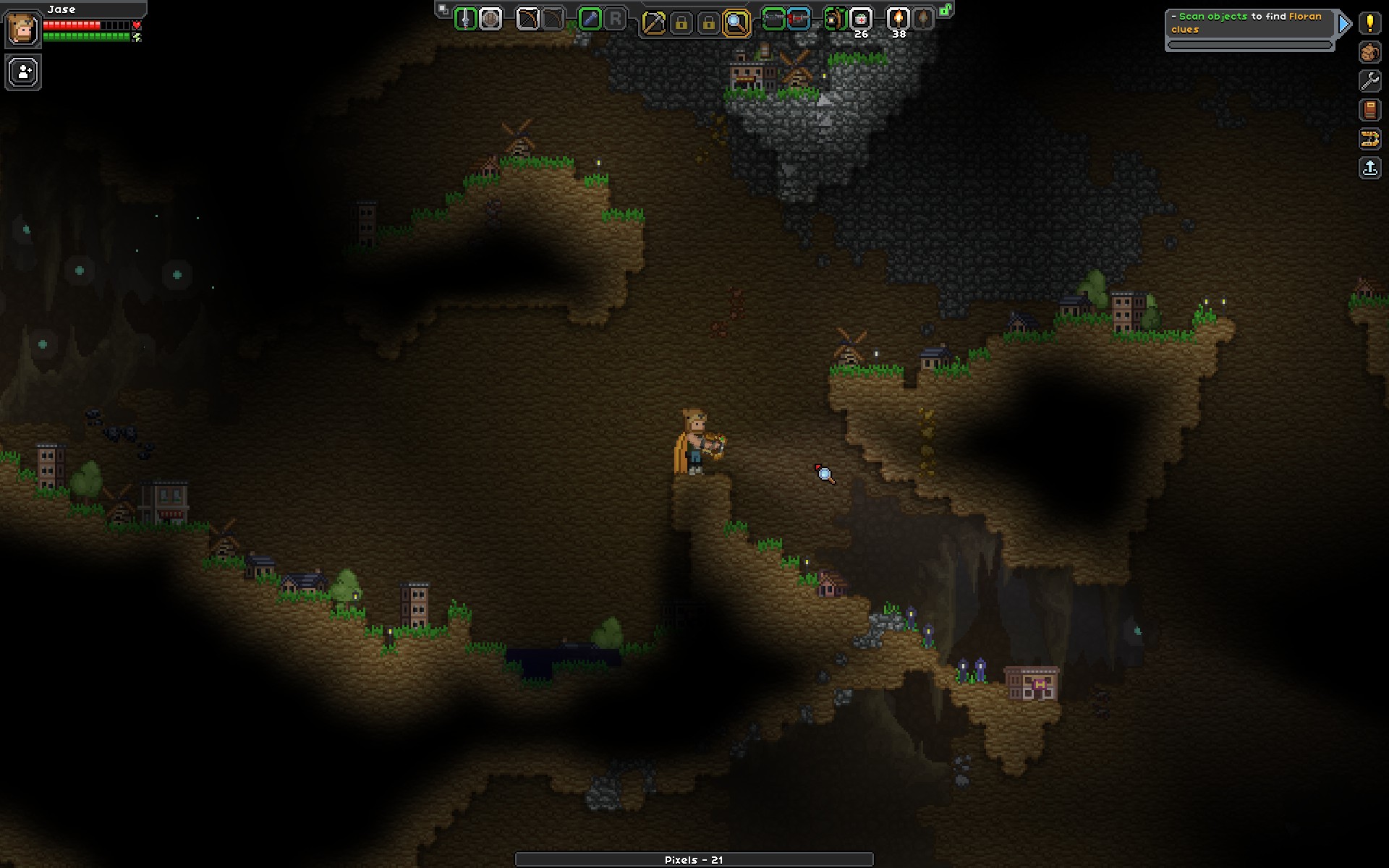
Task: Click the beam up teleport button
Action: [1369, 168]
